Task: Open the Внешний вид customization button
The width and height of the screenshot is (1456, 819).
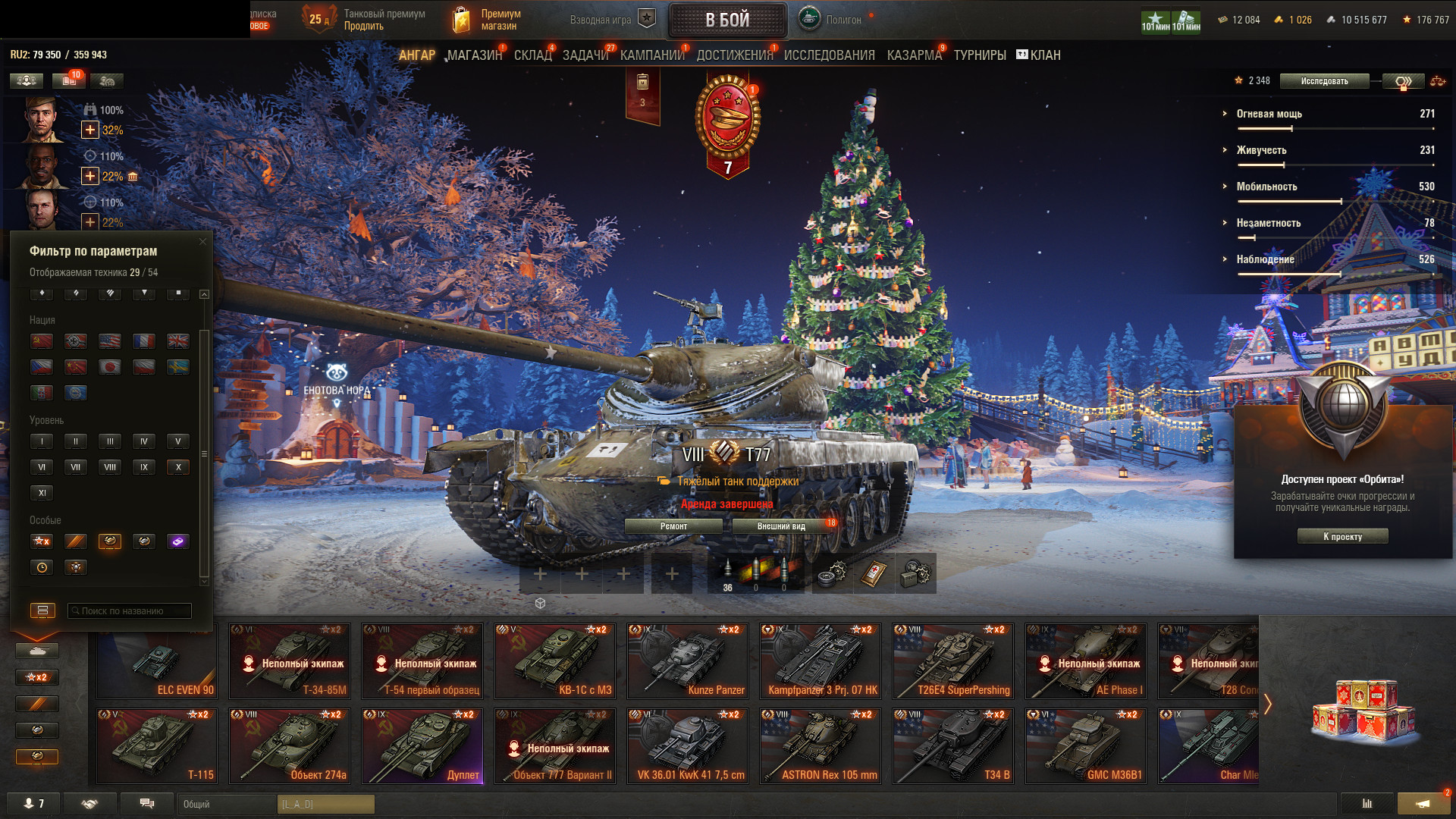Action: click(x=781, y=526)
